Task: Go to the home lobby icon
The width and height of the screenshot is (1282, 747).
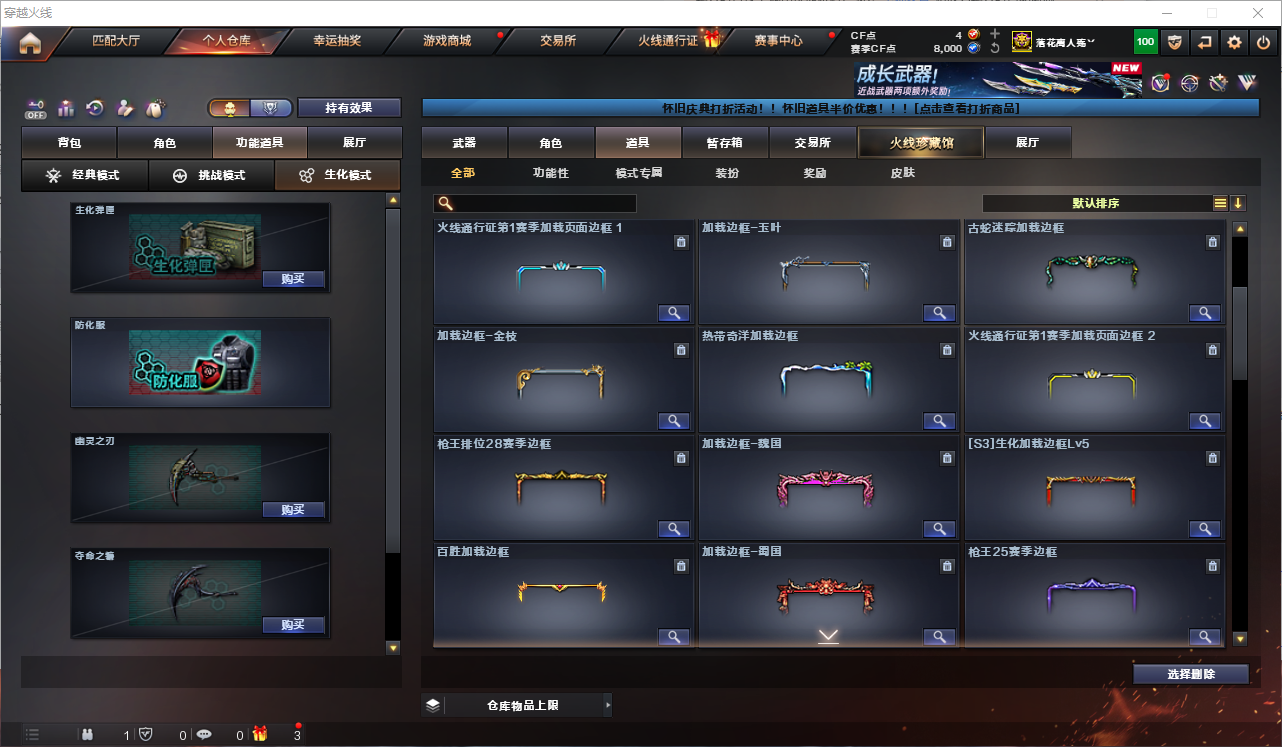Action: [x=30, y=42]
